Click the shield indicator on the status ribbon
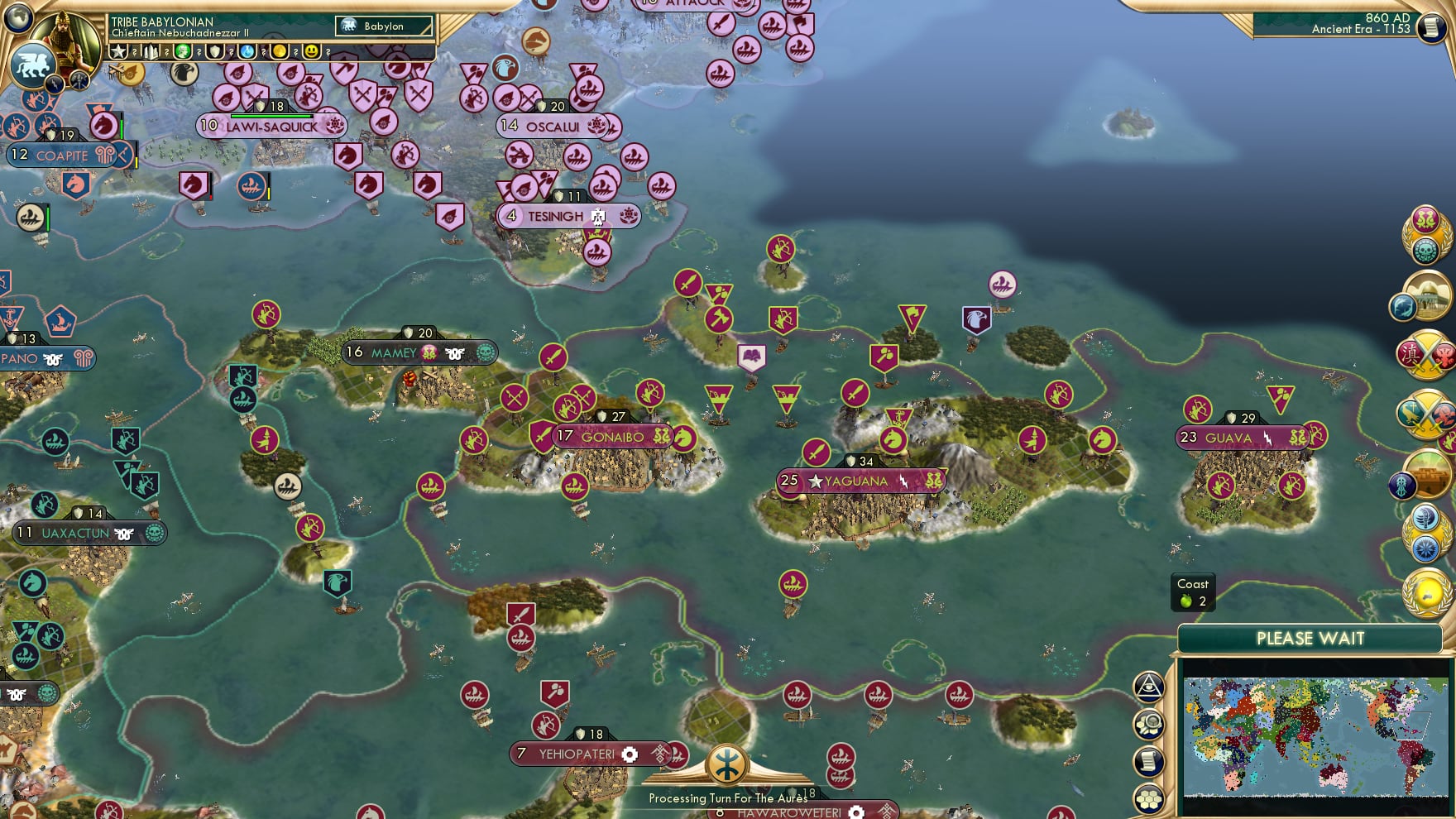 click(213, 51)
